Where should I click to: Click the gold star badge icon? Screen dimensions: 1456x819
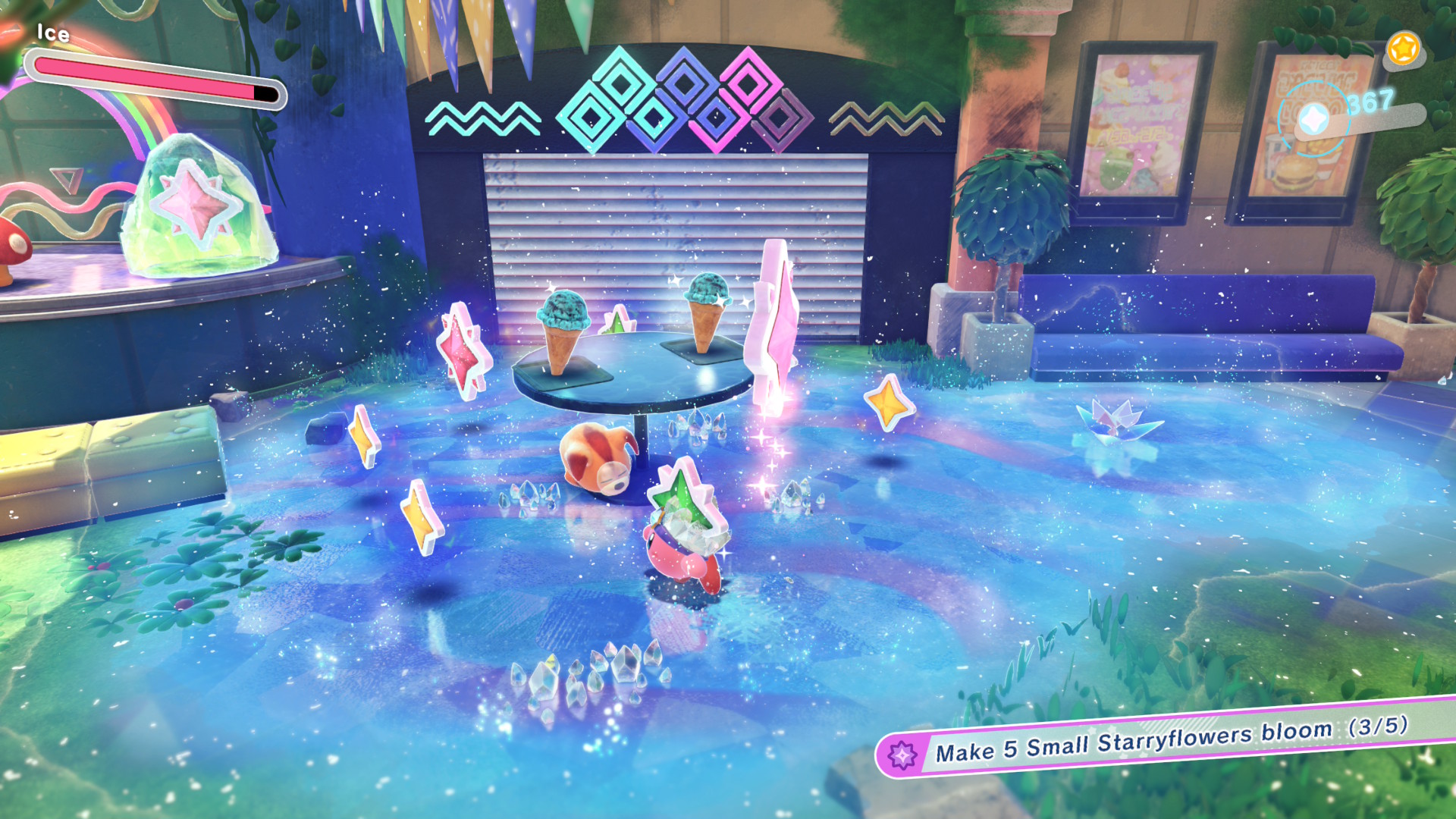tap(1402, 50)
